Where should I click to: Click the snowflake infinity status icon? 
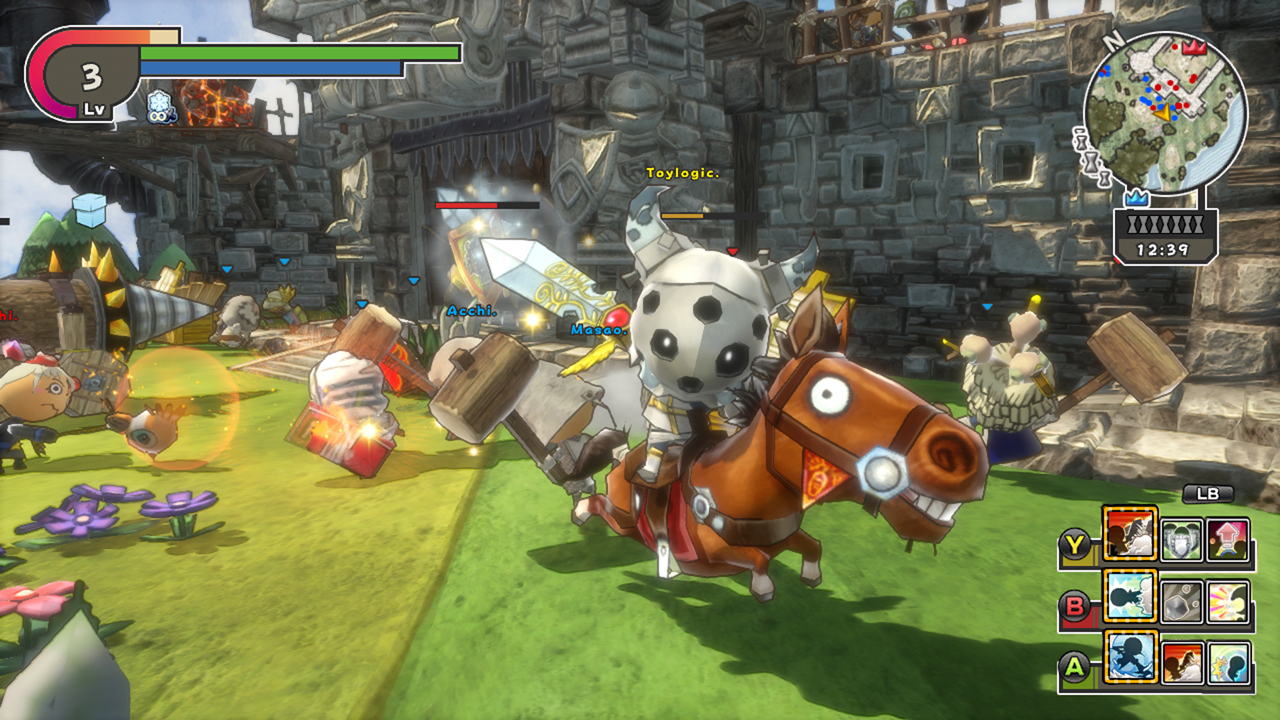point(160,106)
